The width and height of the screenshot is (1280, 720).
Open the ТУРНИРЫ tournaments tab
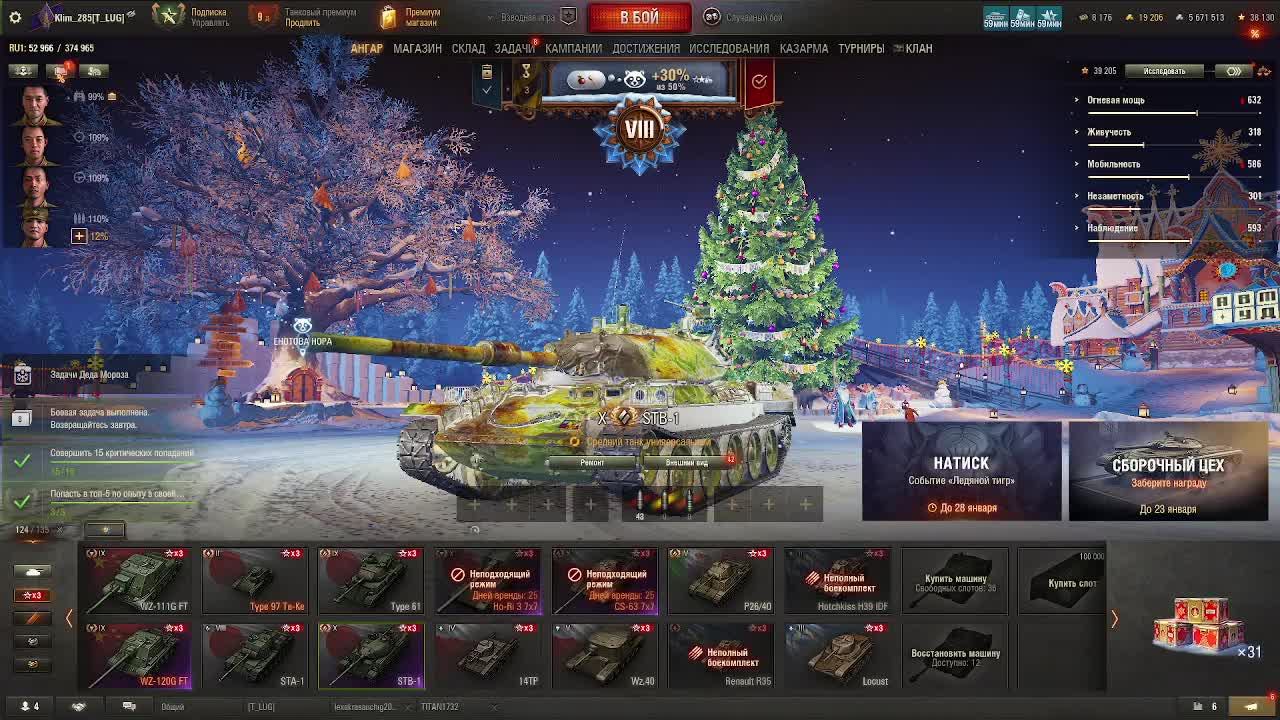click(861, 48)
